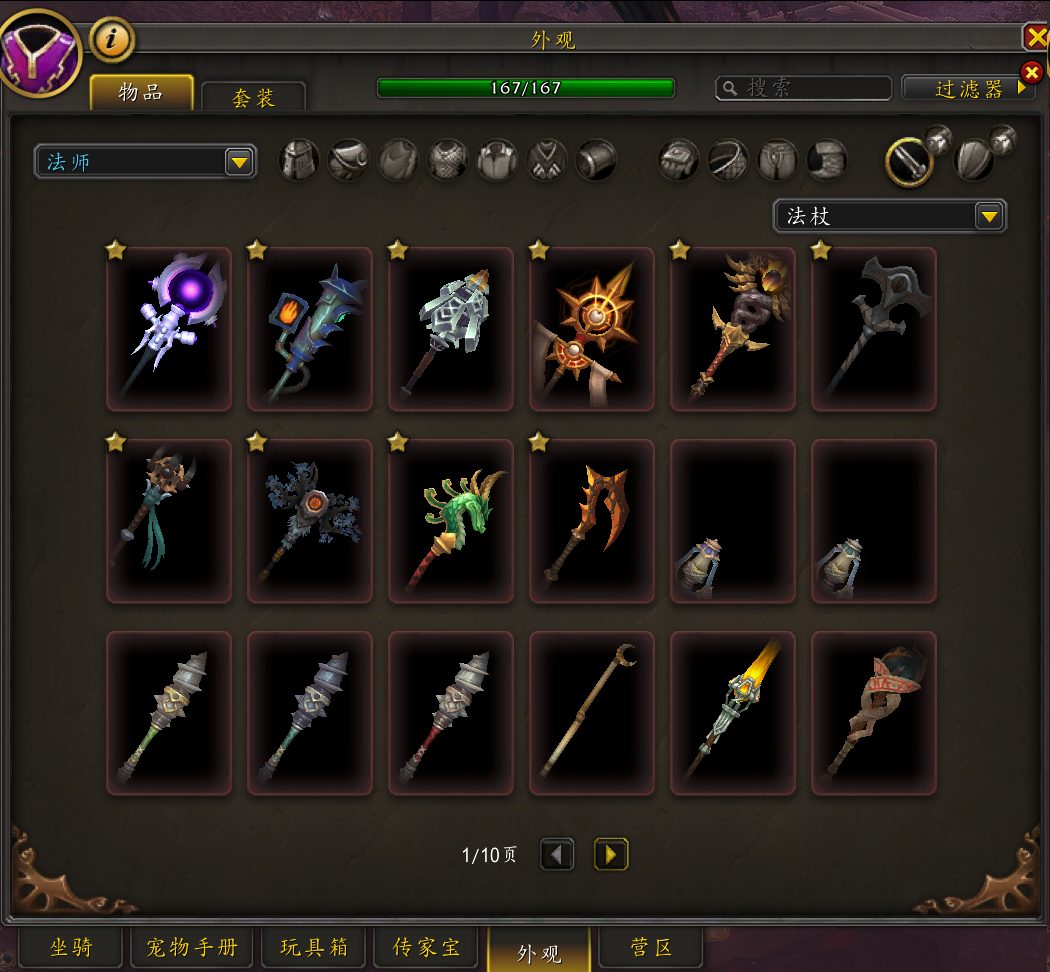This screenshot has width=1050, height=972.
Task: Click the info help button
Action: coord(113,40)
